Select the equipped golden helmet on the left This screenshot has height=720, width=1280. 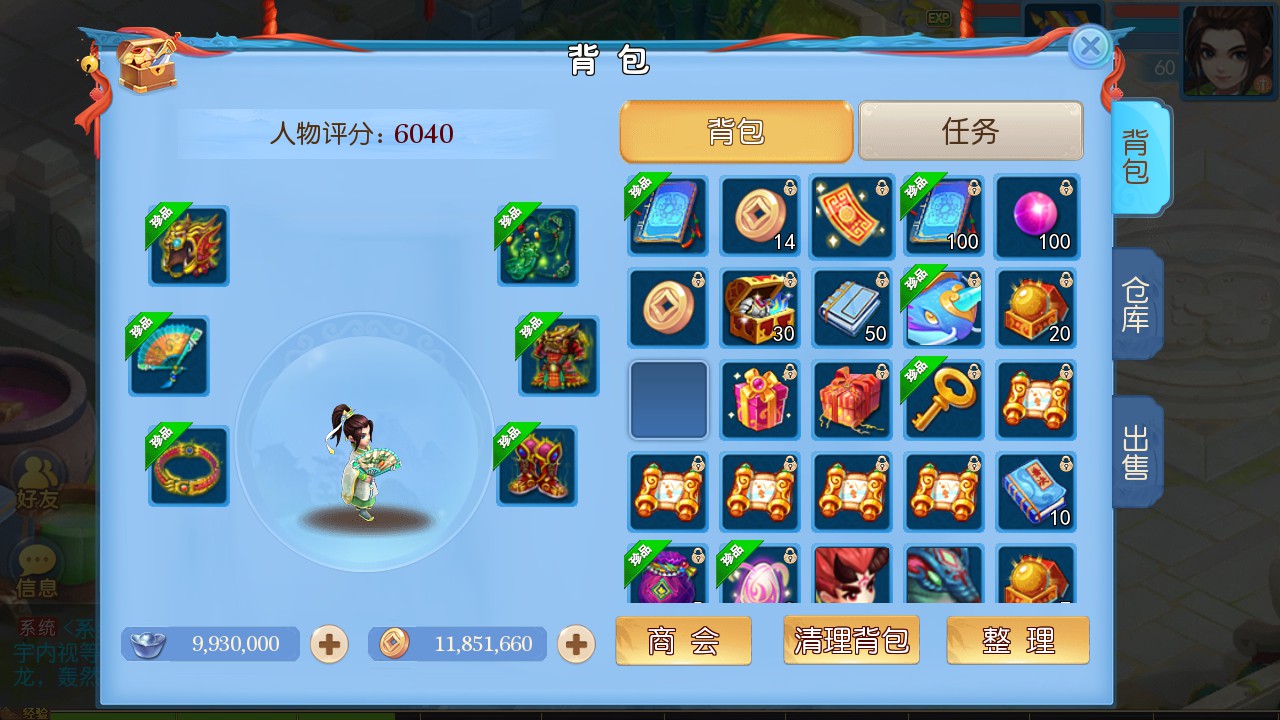pos(188,245)
